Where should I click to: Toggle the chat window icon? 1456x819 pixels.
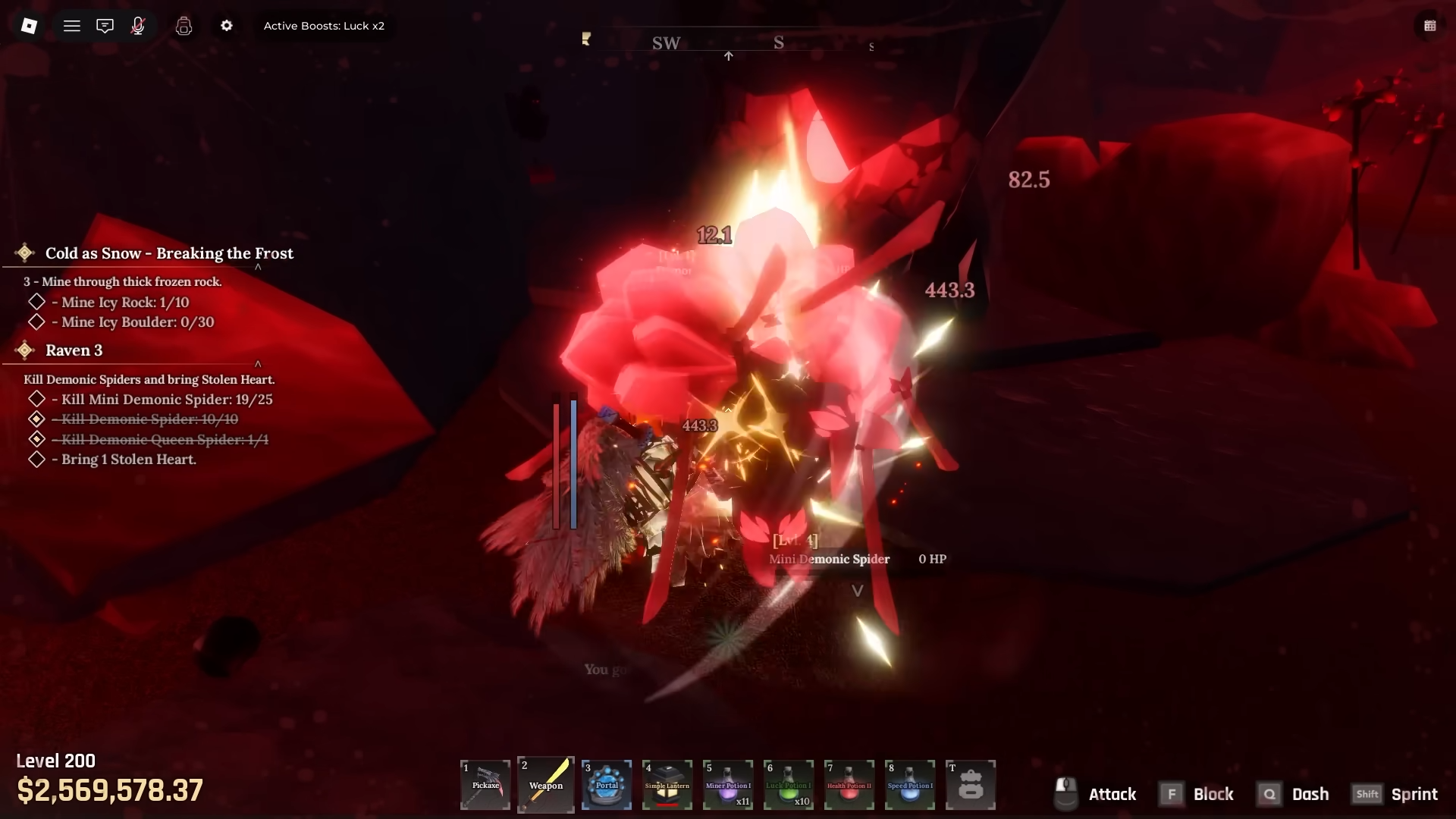pyautogui.click(x=105, y=26)
